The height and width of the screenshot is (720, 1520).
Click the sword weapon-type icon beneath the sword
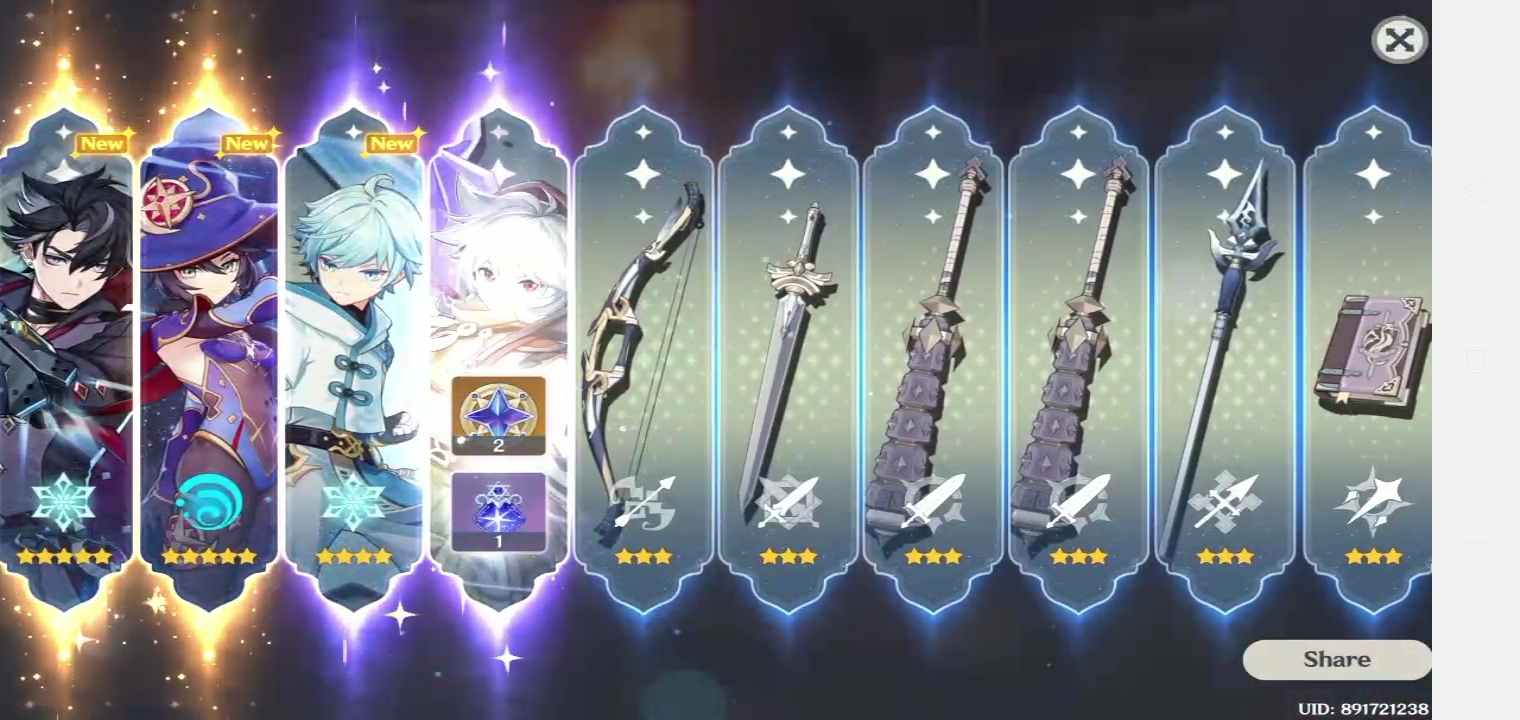pos(789,500)
